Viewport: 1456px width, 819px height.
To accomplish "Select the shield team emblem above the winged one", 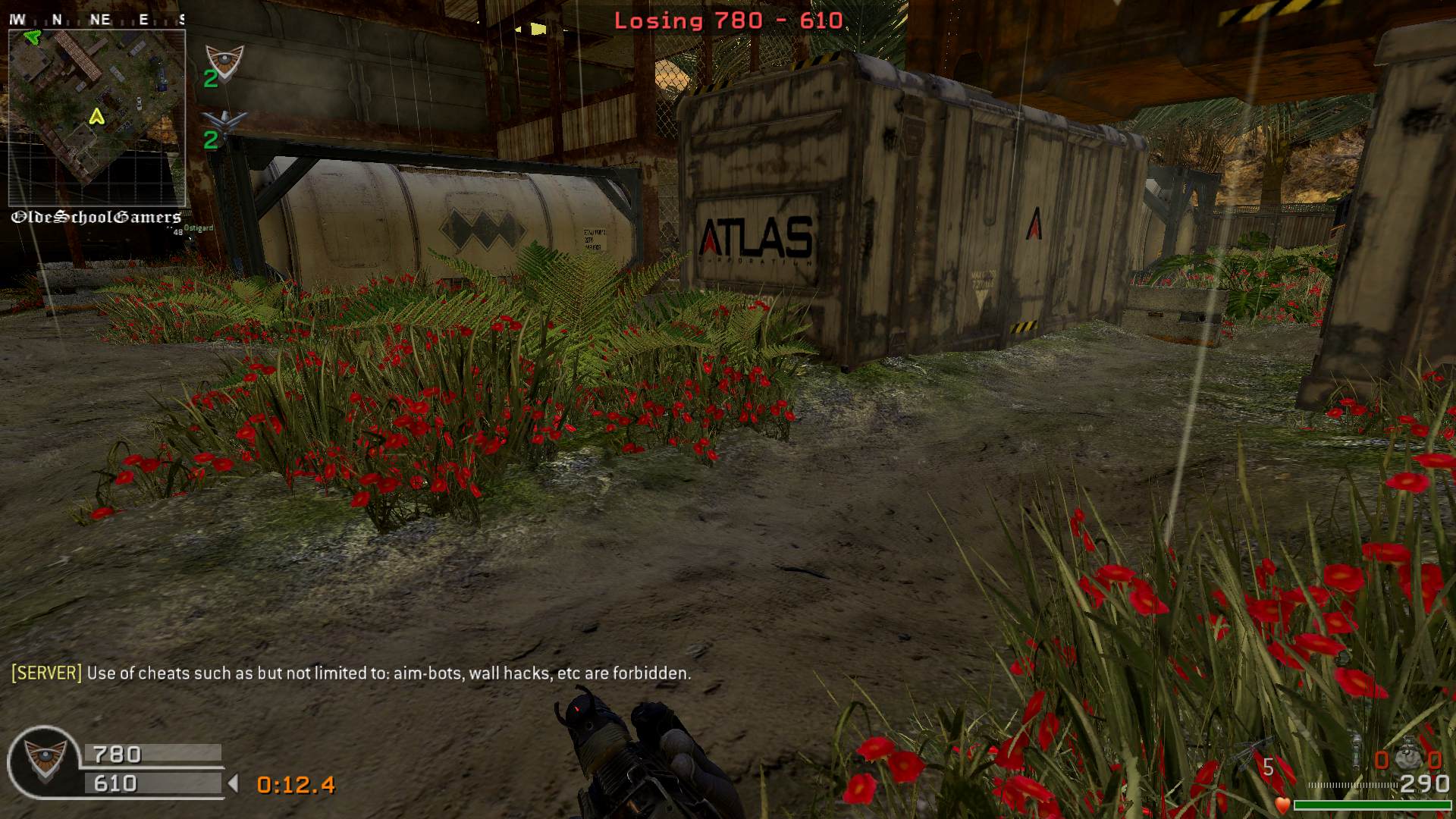I will (224, 61).
